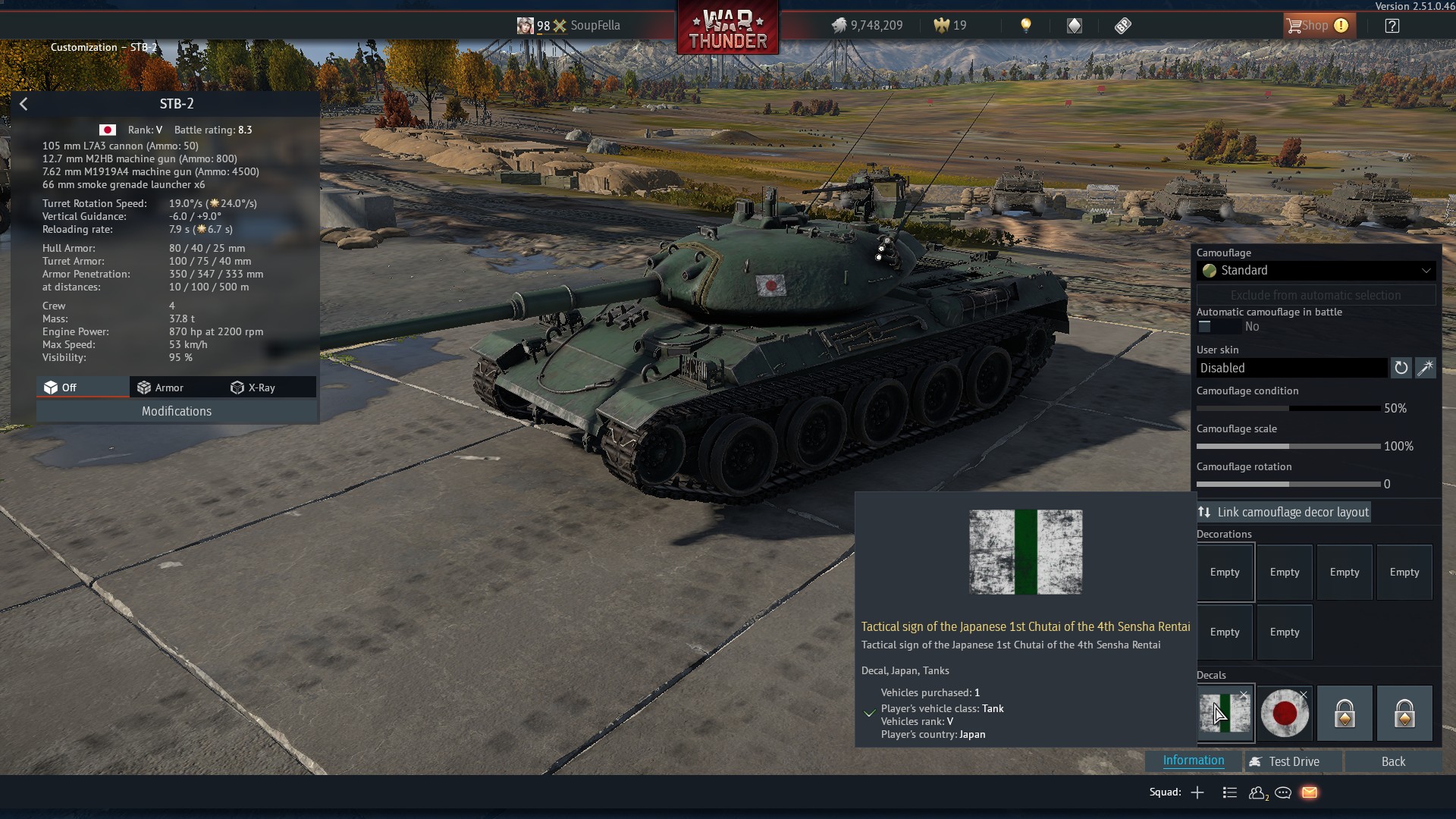Click the user skin magic wand icon

1426,368
